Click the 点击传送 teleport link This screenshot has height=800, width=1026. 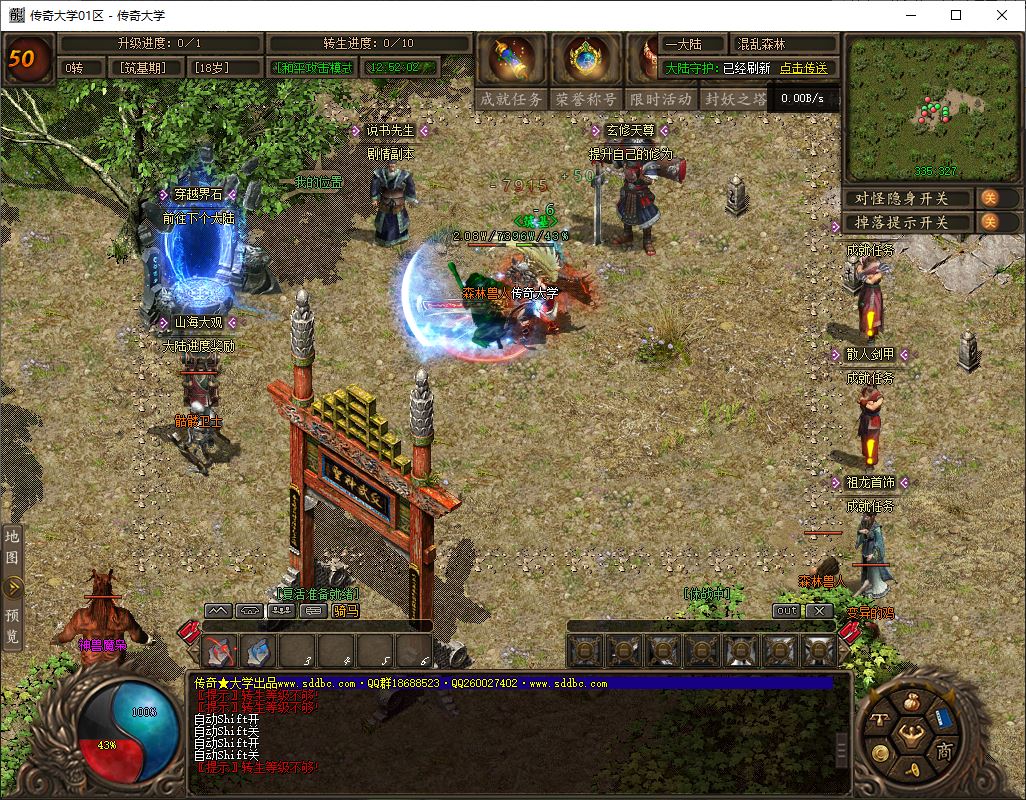pos(804,68)
